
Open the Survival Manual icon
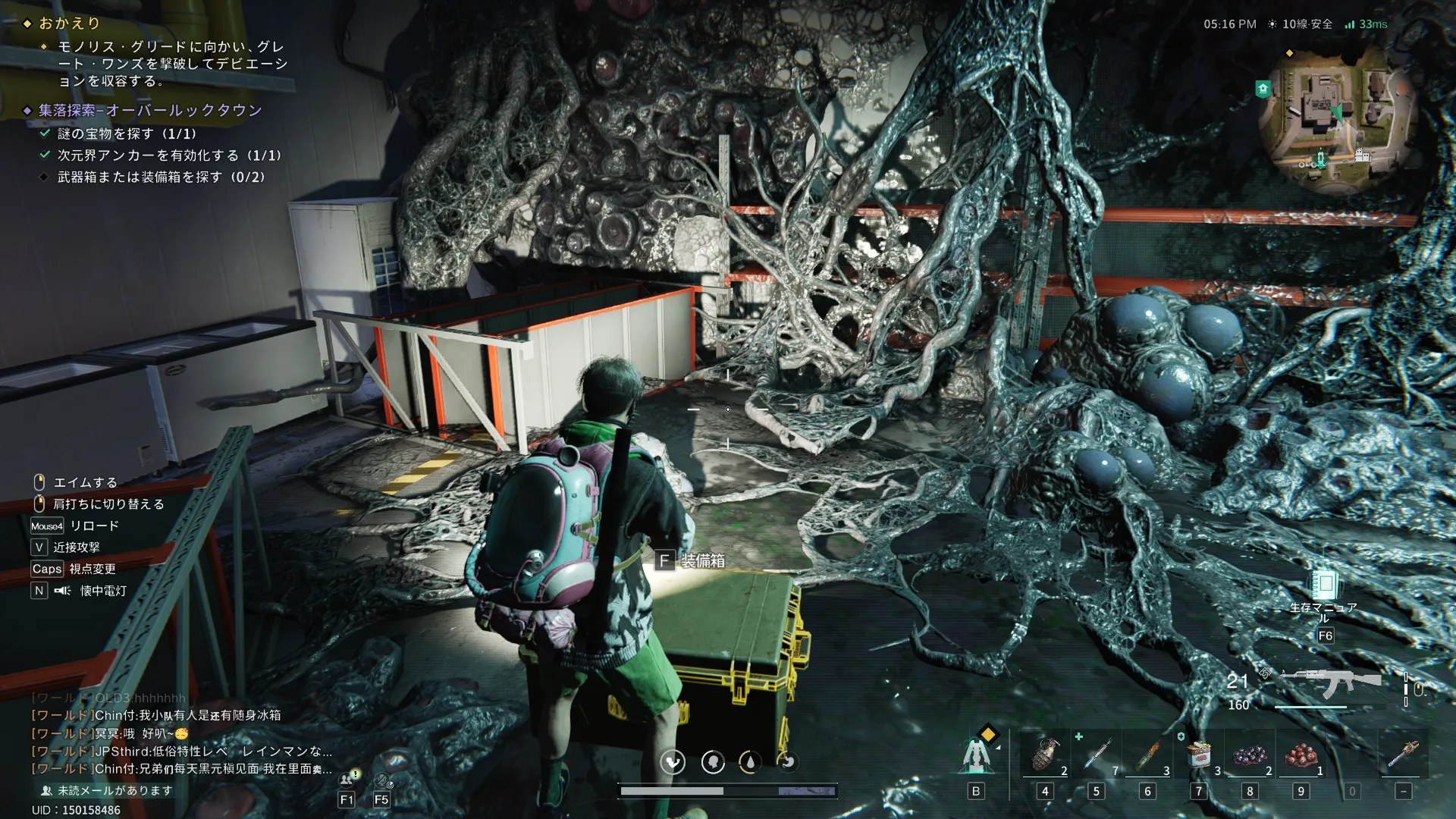coord(1325,585)
